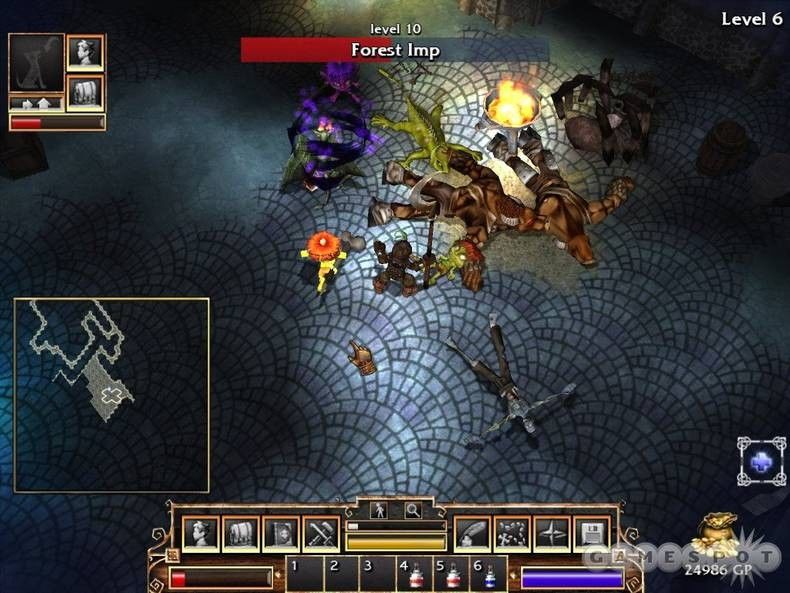Use the blue mana potion in slot 6
This screenshot has width=790, height=593.
490,576
